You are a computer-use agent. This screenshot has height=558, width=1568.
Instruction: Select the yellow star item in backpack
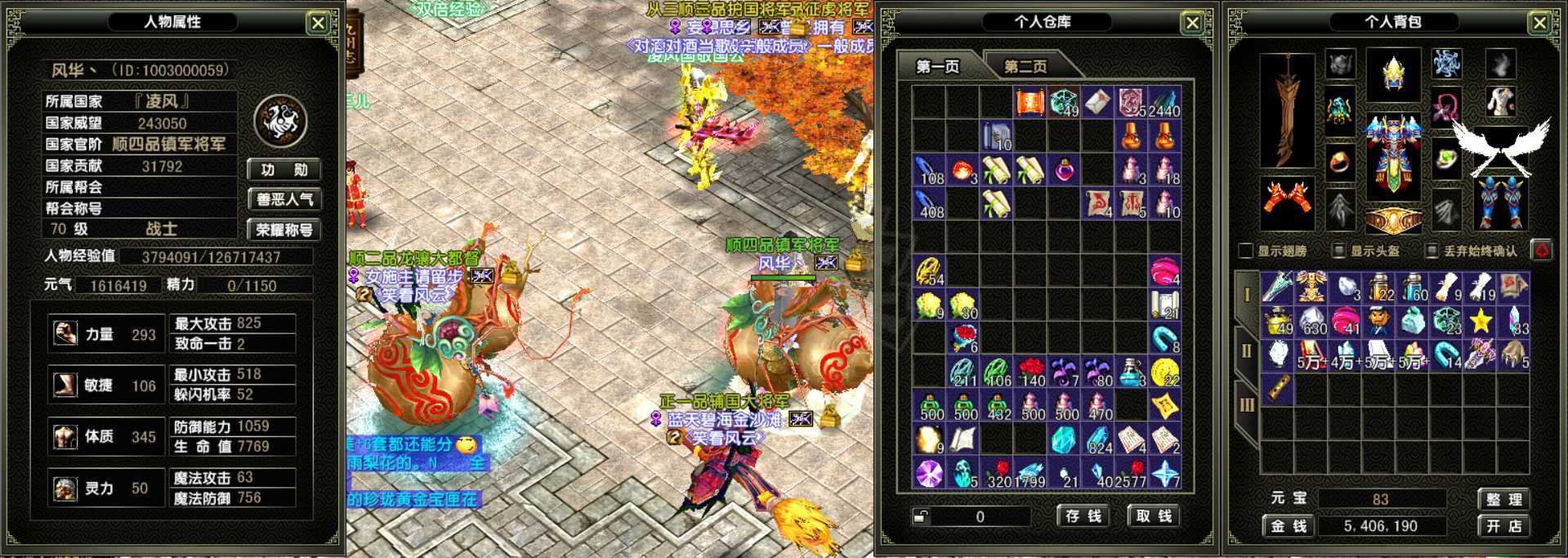coord(1480,321)
